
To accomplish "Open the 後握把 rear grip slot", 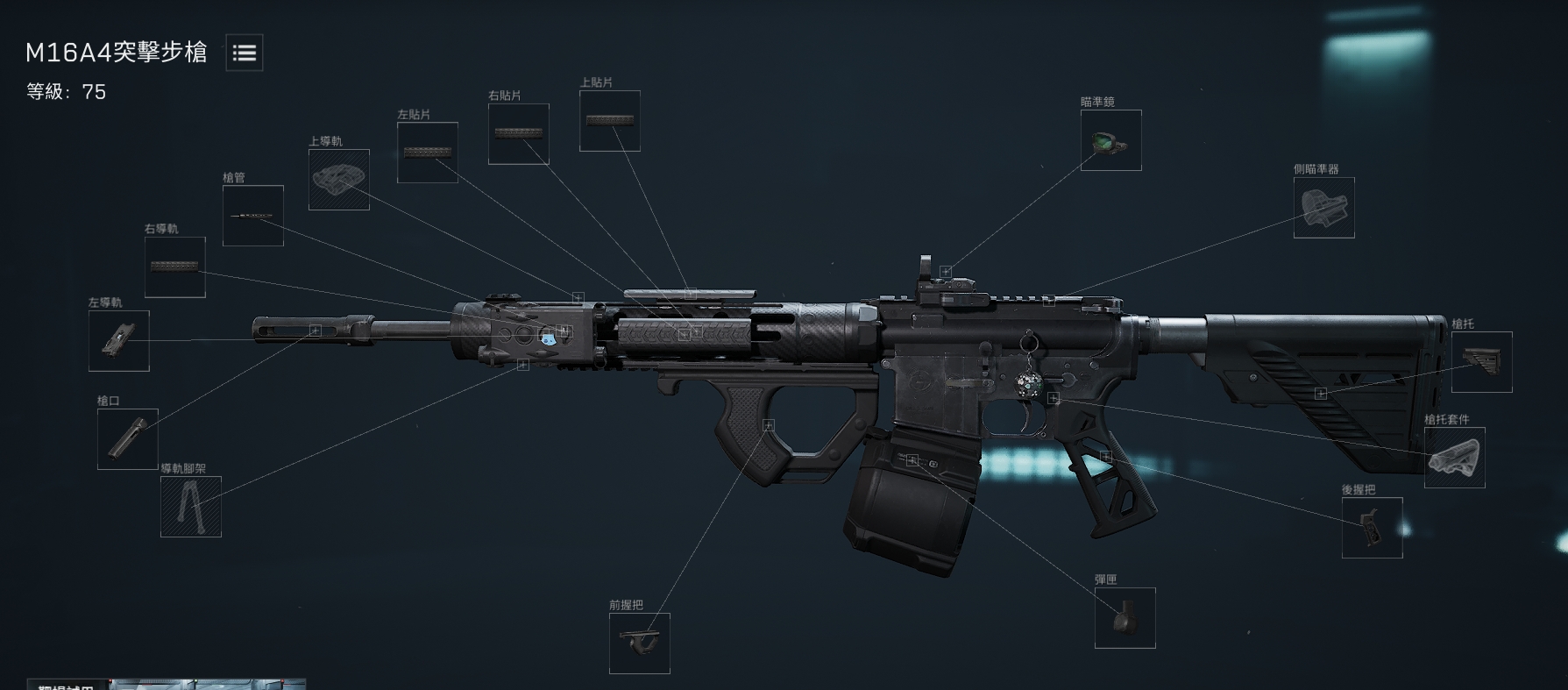I will point(1372,528).
